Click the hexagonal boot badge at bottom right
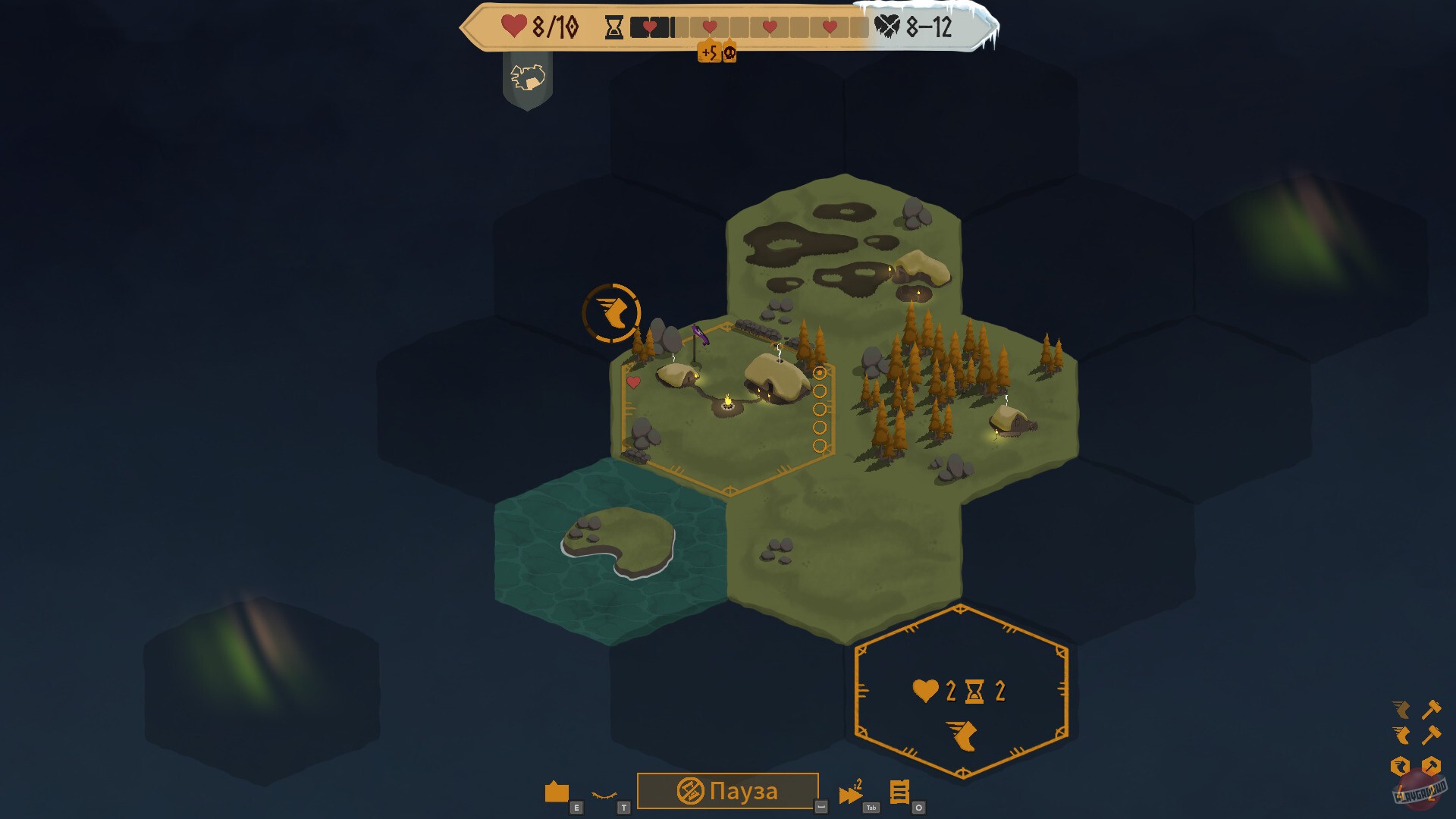Screen dimensions: 1456x819 click(1401, 766)
